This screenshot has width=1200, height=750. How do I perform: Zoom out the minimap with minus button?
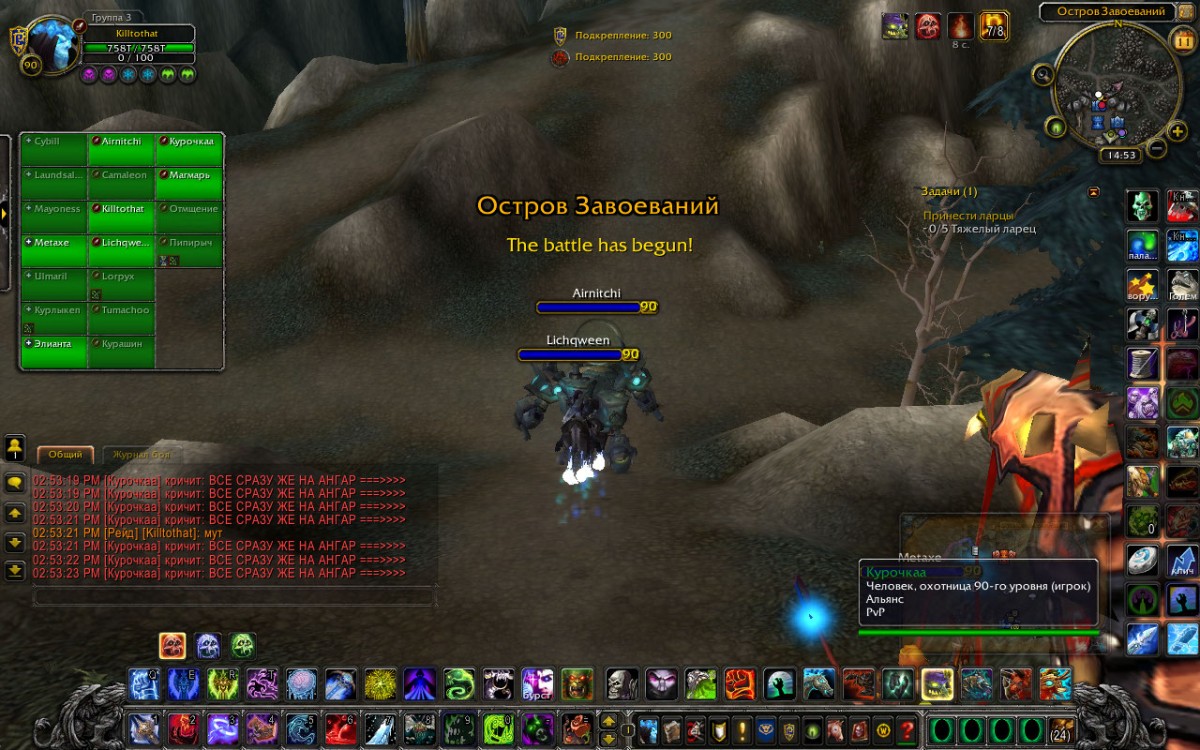click(1156, 149)
